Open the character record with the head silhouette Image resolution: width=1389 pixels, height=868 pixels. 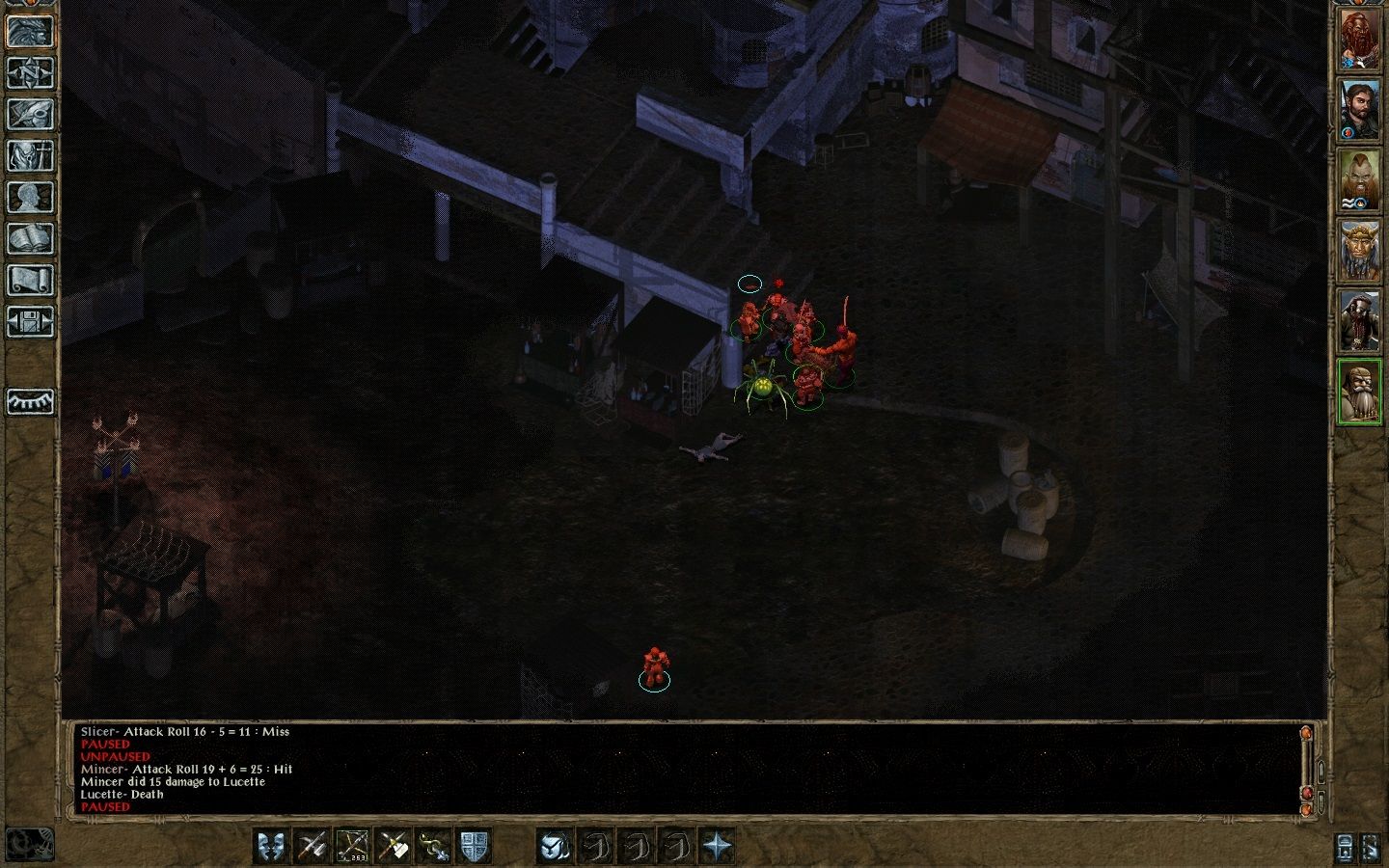[30, 197]
